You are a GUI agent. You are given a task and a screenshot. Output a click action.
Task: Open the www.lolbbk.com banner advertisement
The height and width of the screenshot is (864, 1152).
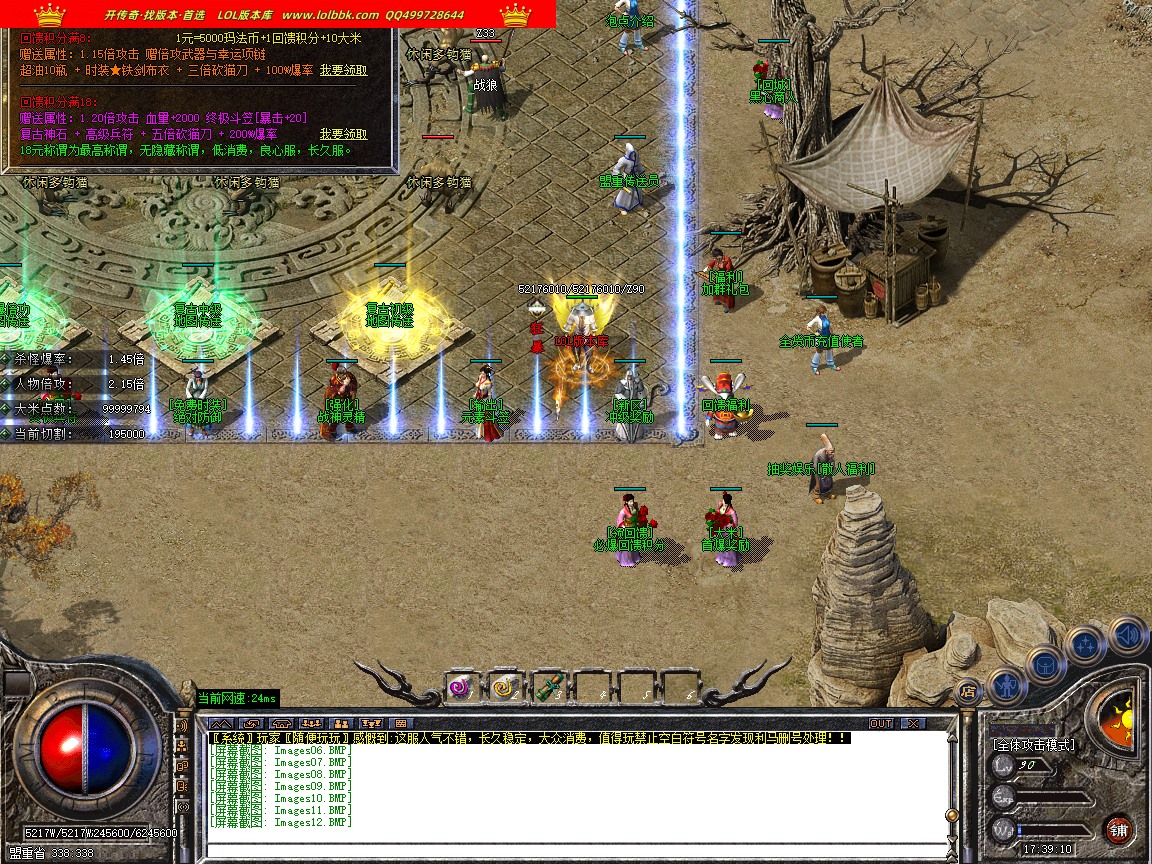click(278, 14)
